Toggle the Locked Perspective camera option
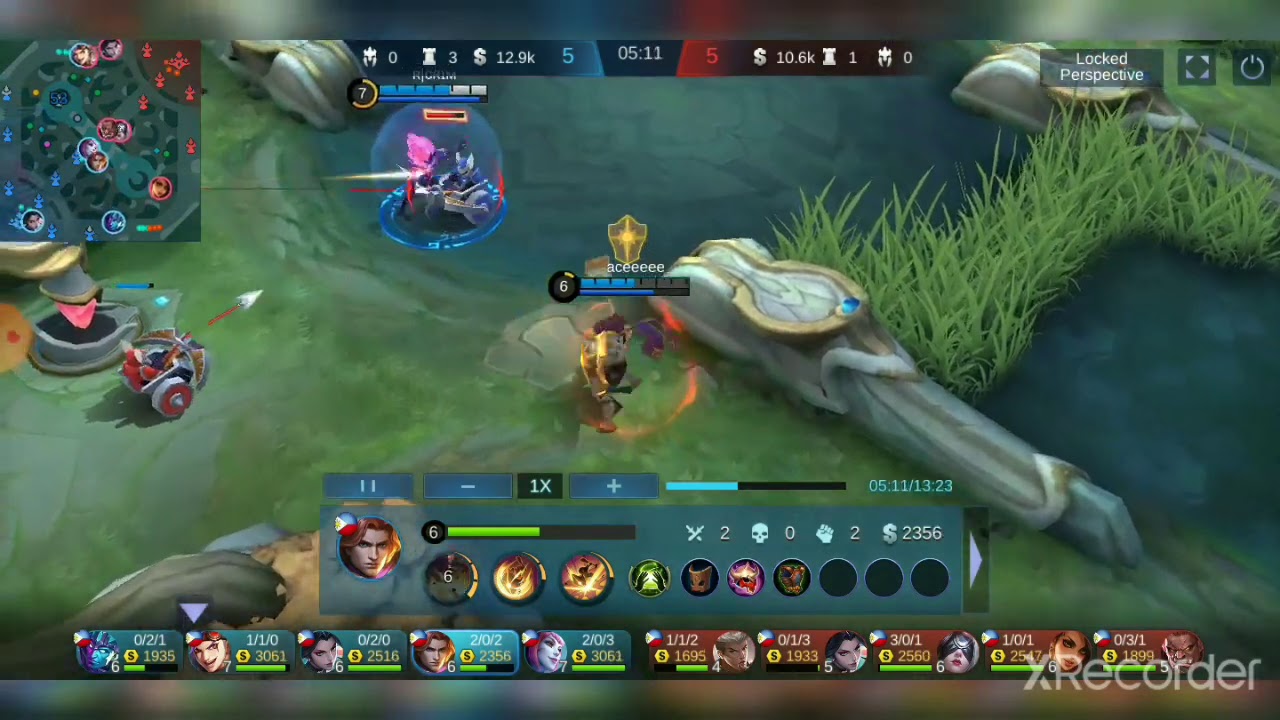 coord(1101,67)
